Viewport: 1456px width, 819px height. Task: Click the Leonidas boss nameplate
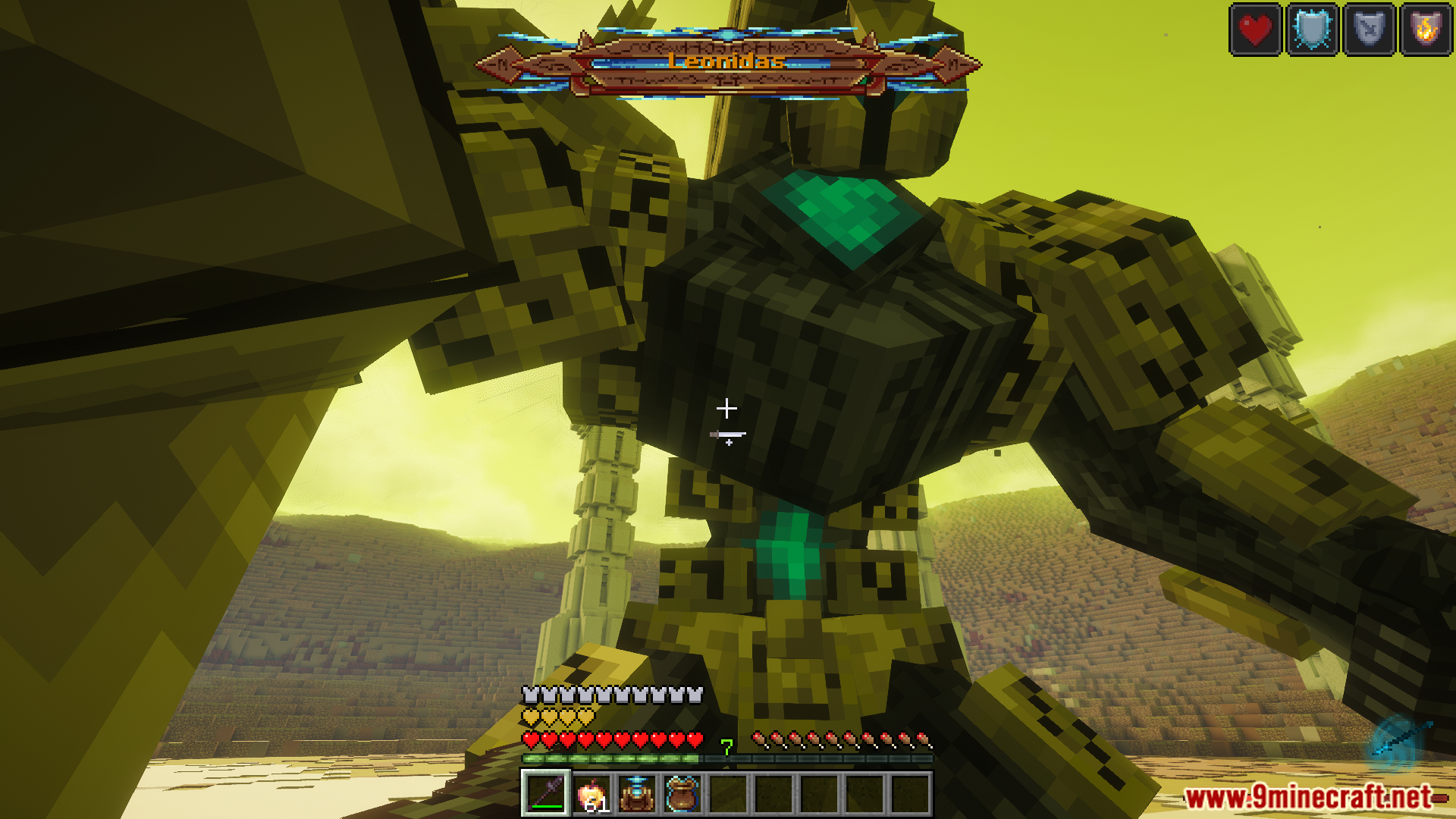726,62
